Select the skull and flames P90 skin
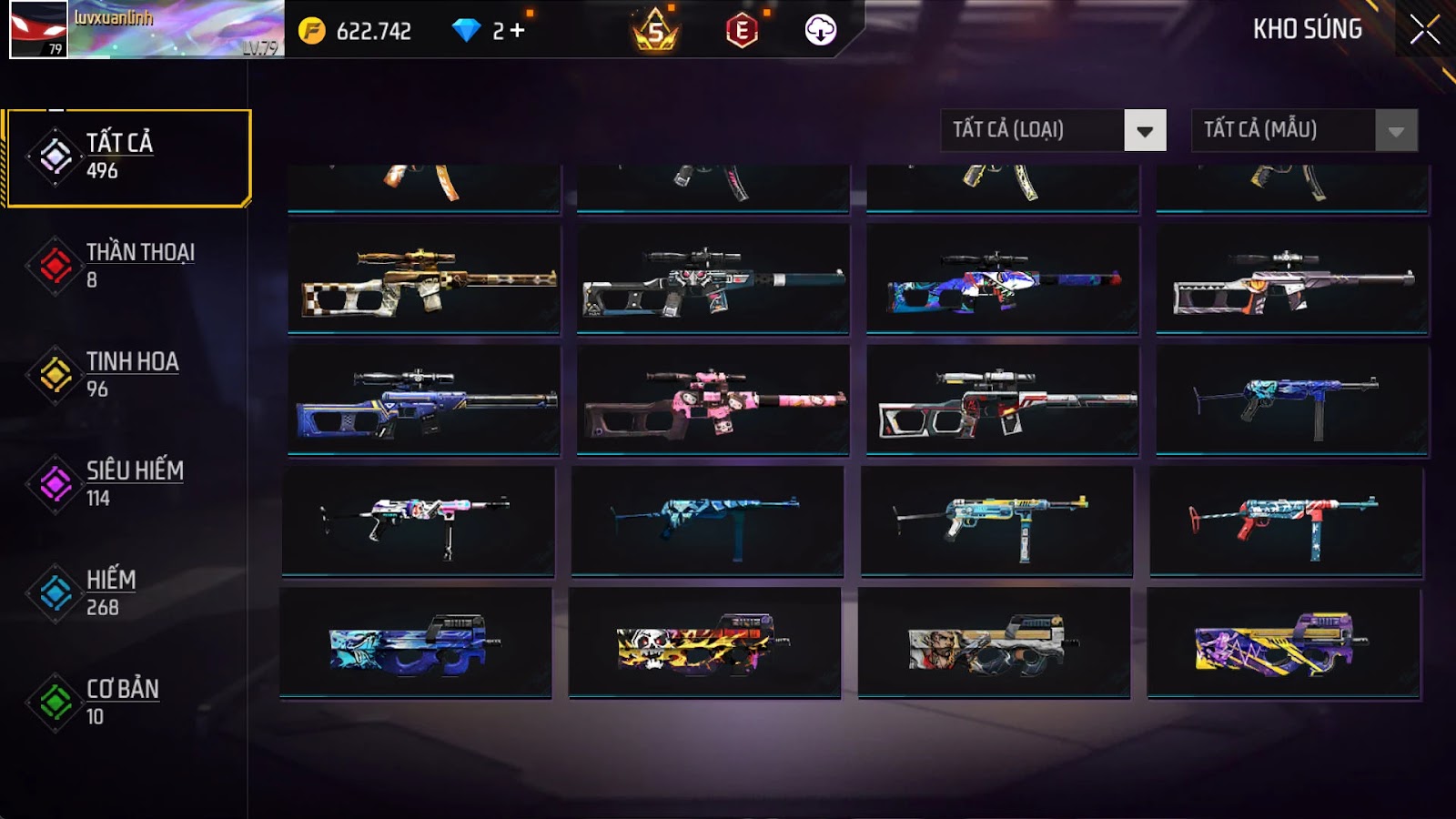 [x=704, y=642]
